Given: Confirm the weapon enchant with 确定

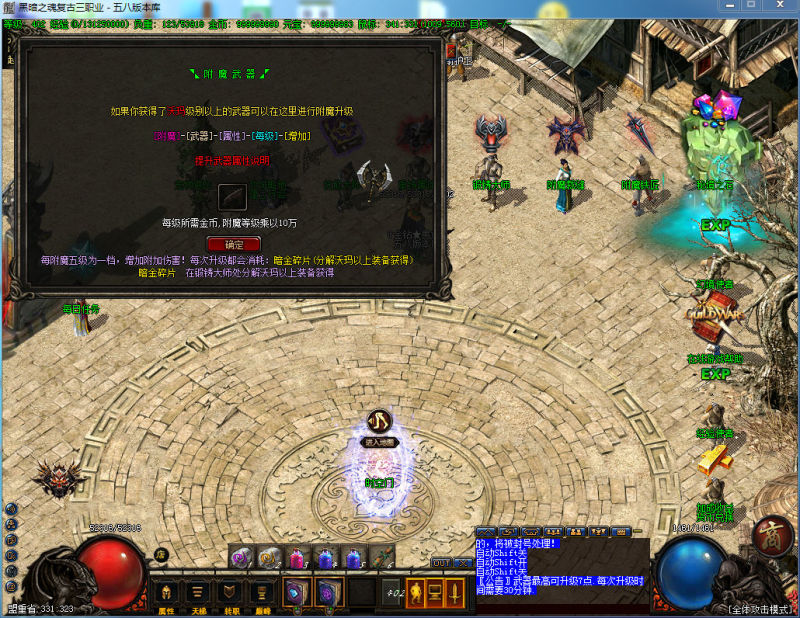Looking at the screenshot, I should point(233,244).
